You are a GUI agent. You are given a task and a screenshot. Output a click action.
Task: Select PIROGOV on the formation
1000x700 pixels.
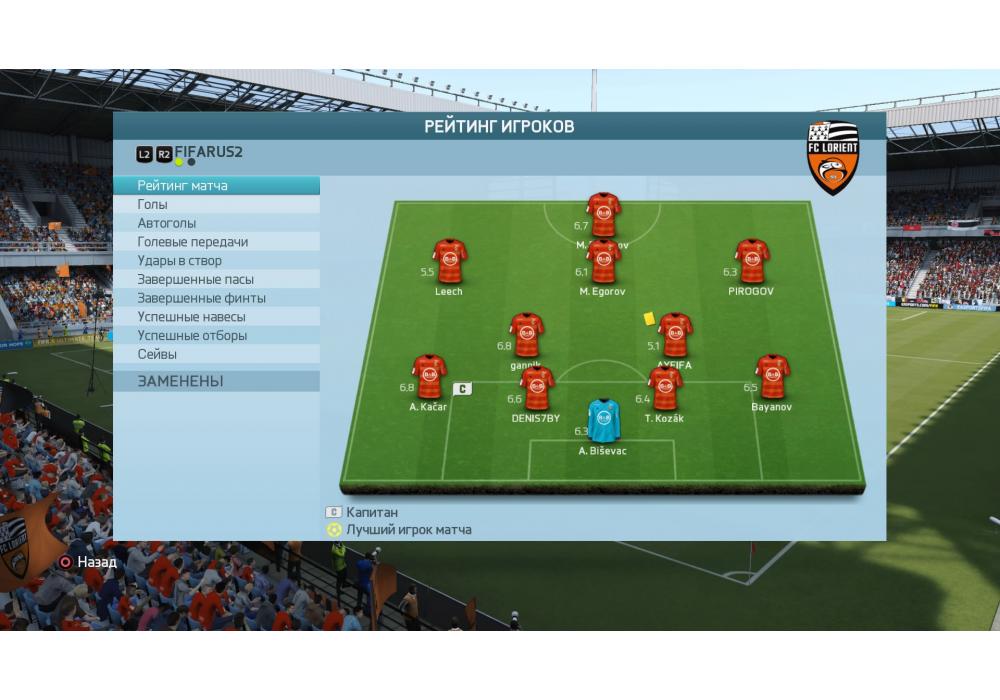click(x=751, y=261)
